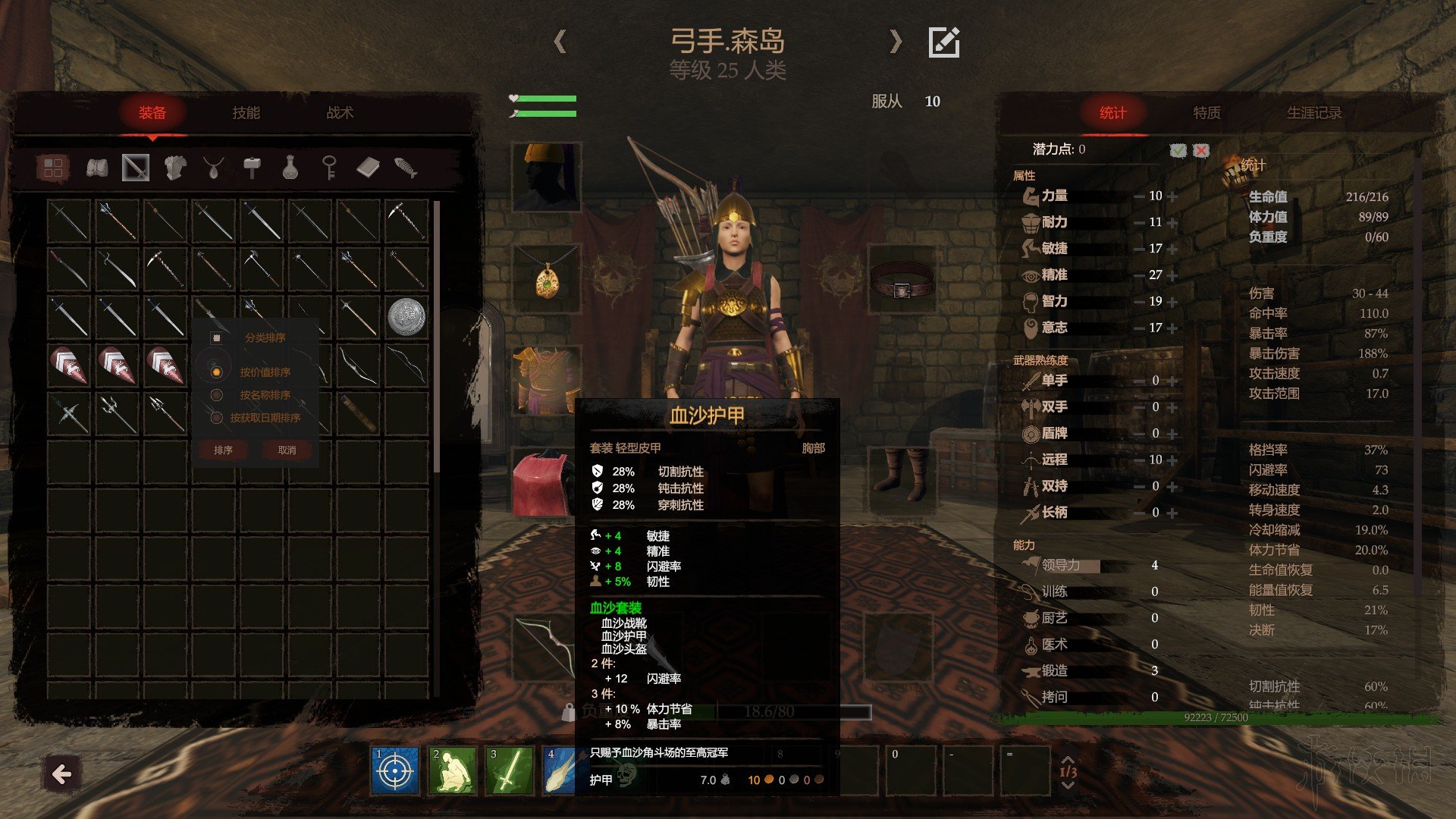Open the 战术 tab
This screenshot has width=1456, height=819.
(340, 113)
